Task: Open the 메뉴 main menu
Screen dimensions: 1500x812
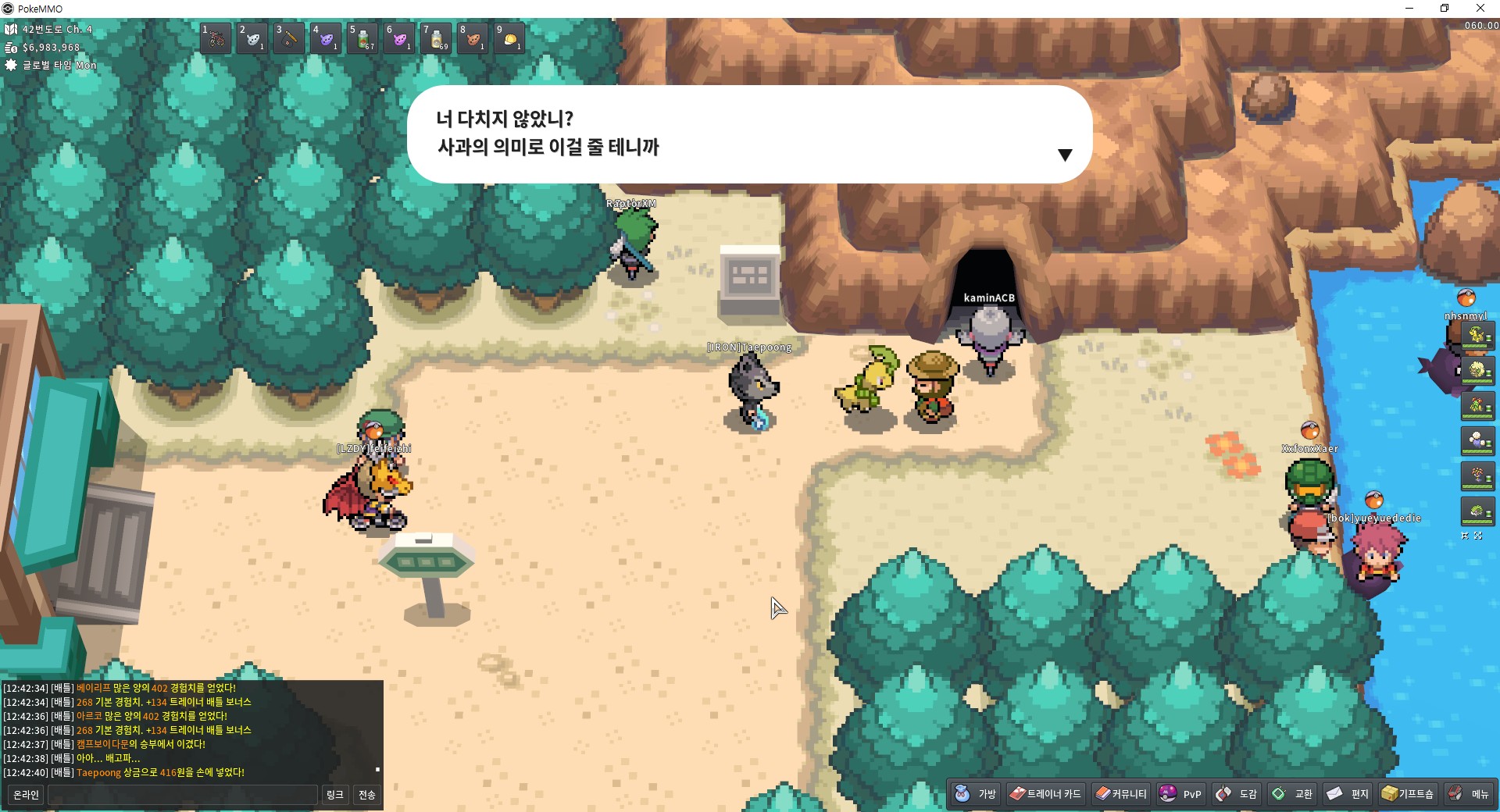Action: [x=1469, y=794]
